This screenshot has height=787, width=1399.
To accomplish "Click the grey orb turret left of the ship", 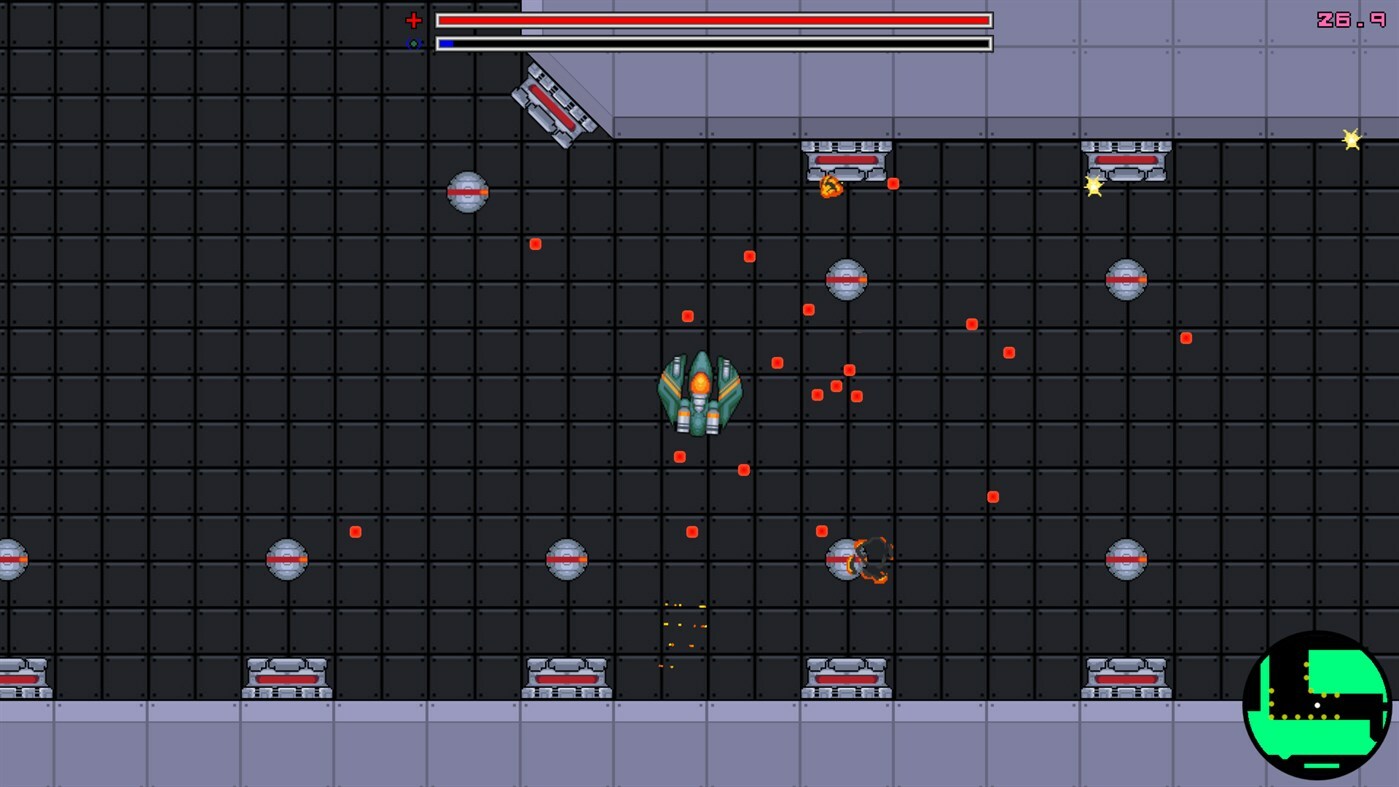I will tap(466, 192).
